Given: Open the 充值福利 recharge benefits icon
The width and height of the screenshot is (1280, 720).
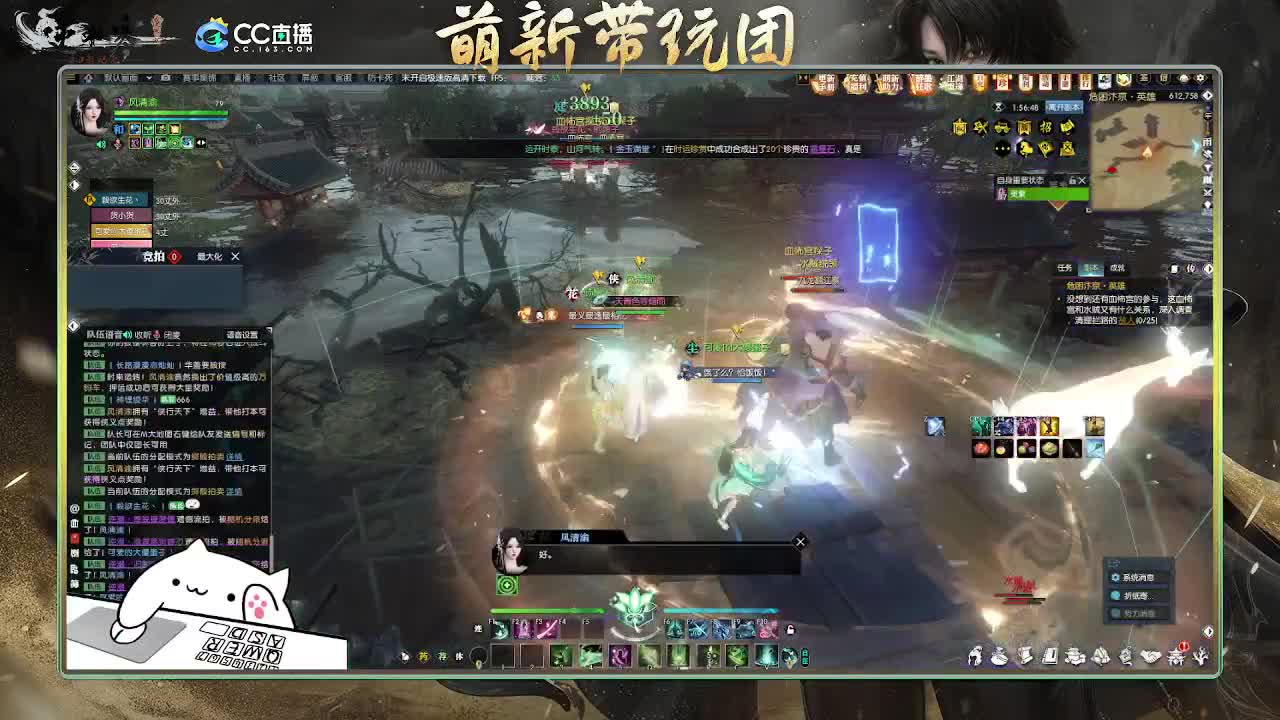Looking at the screenshot, I should tap(856, 81).
